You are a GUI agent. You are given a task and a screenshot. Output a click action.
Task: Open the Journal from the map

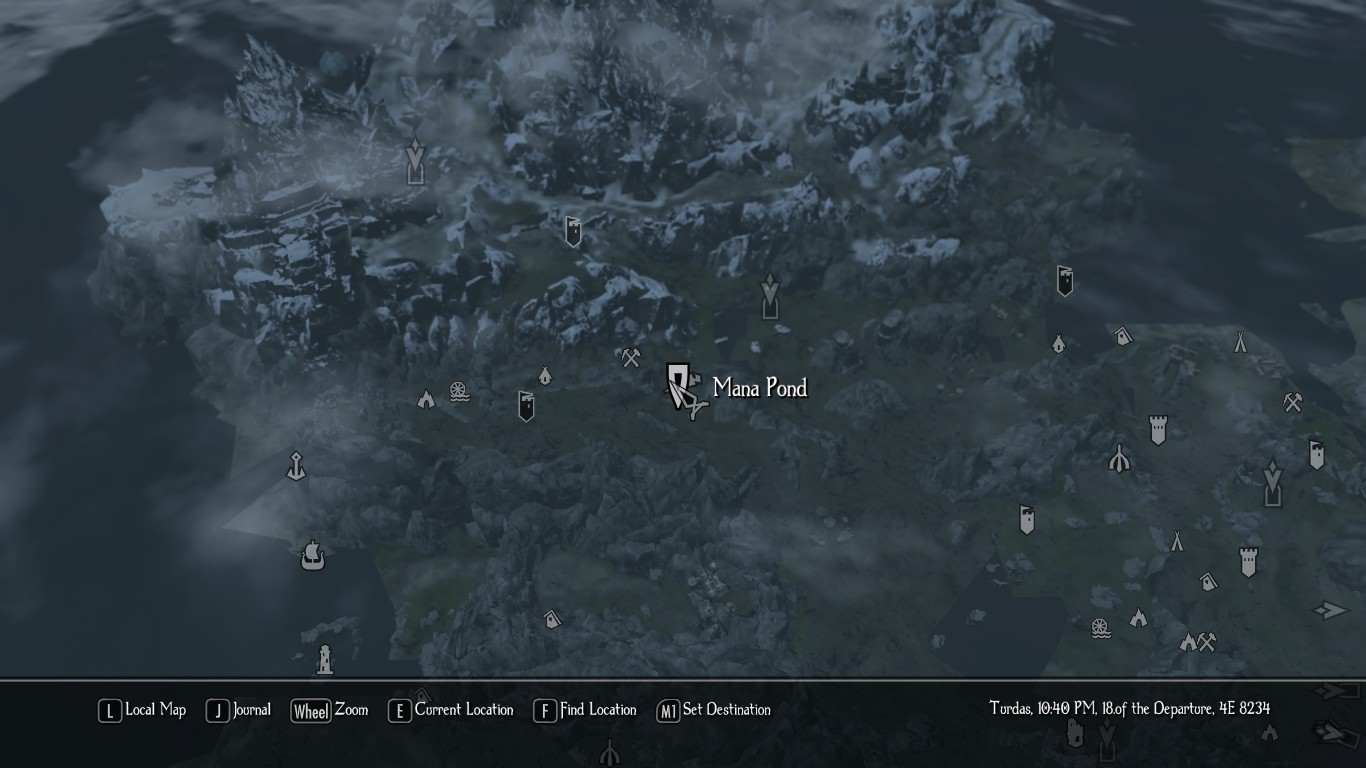(239, 710)
